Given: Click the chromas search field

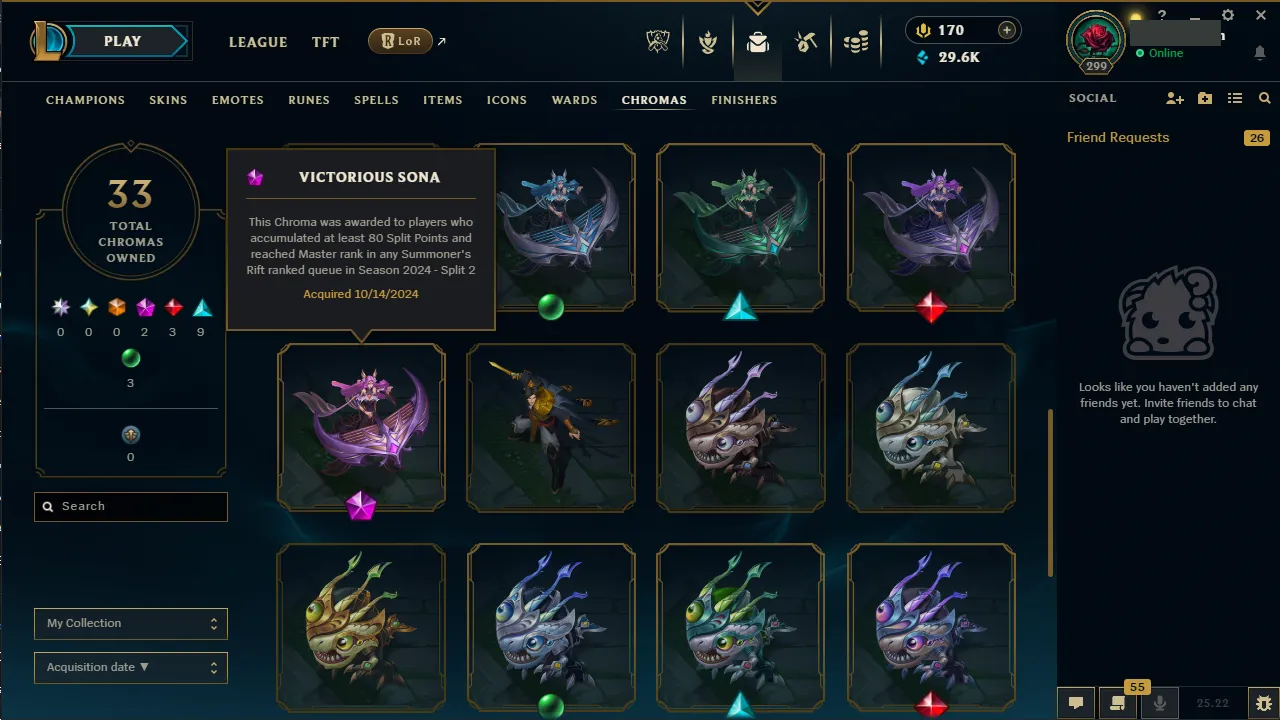Looking at the screenshot, I should coord(130,506).
